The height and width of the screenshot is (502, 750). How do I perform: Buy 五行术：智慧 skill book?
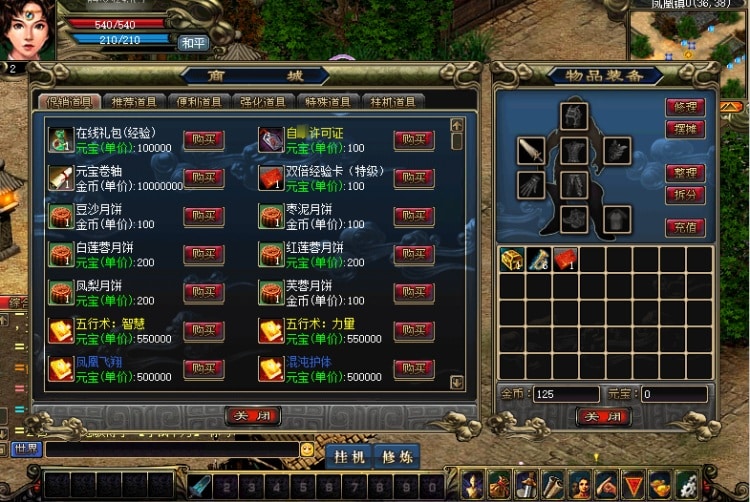[x=203, y=331]
